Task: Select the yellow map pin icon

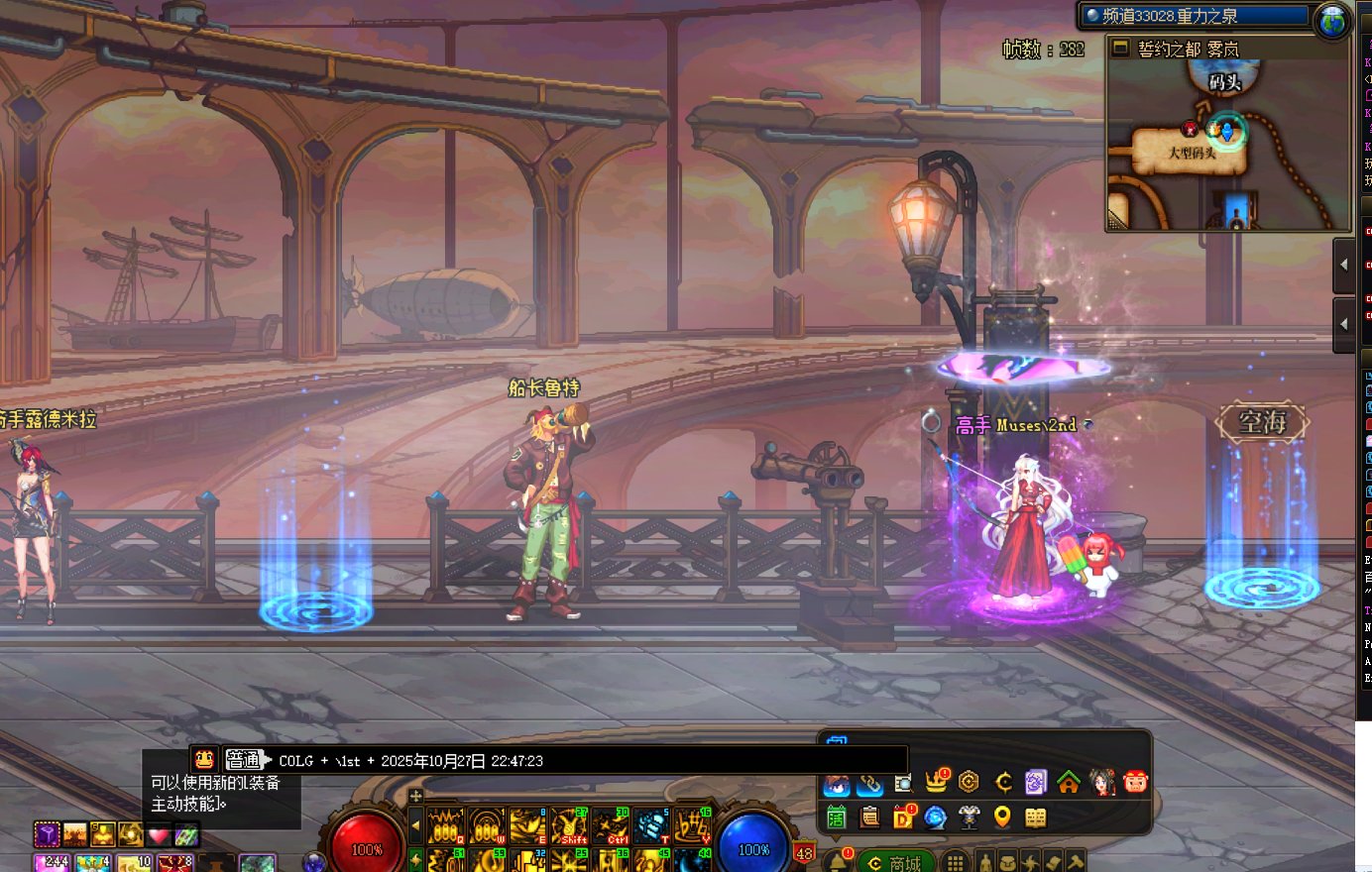Action: 1002,817
